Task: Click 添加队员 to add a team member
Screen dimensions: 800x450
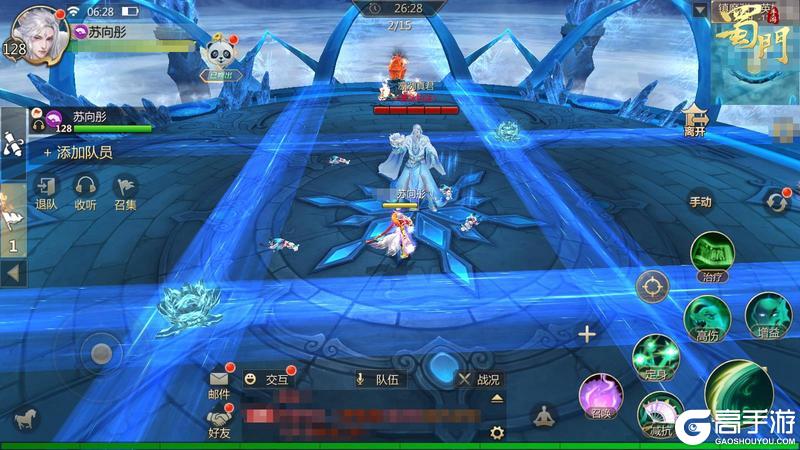Action: [x=77, y=153]
